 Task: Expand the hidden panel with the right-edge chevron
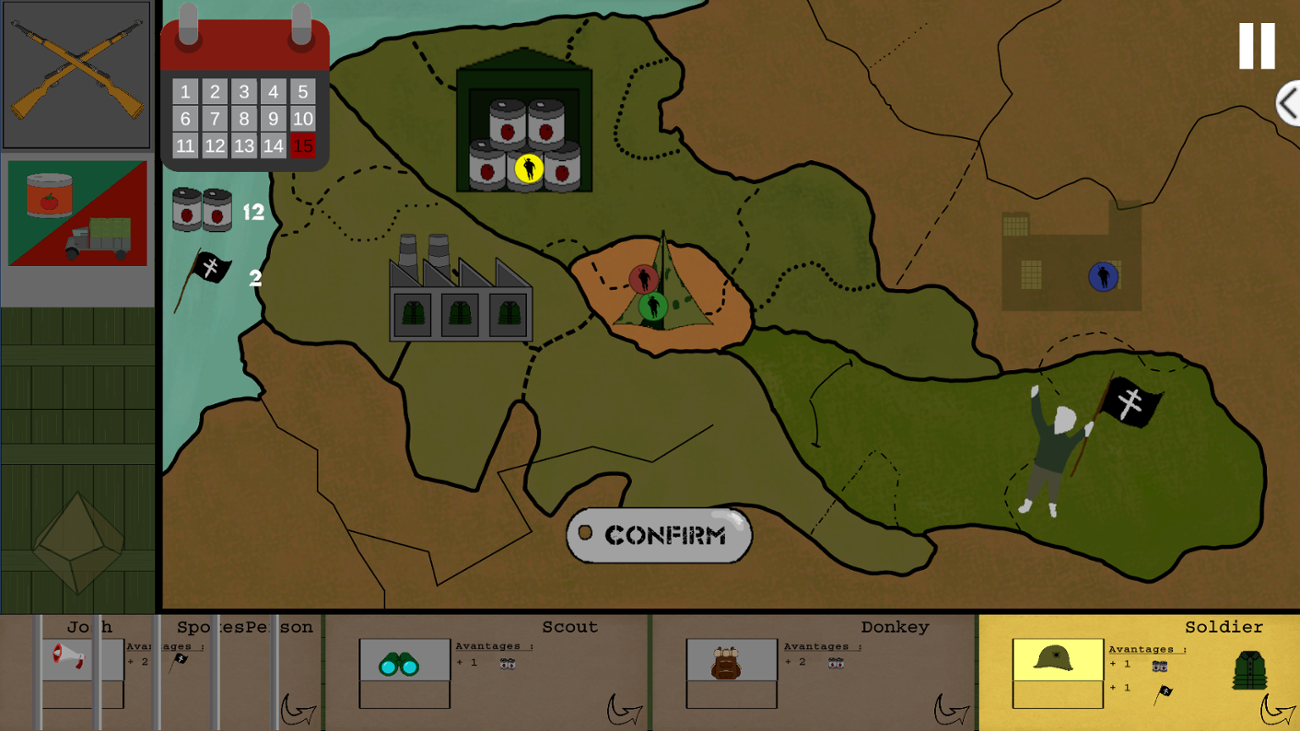[1287, 102]
